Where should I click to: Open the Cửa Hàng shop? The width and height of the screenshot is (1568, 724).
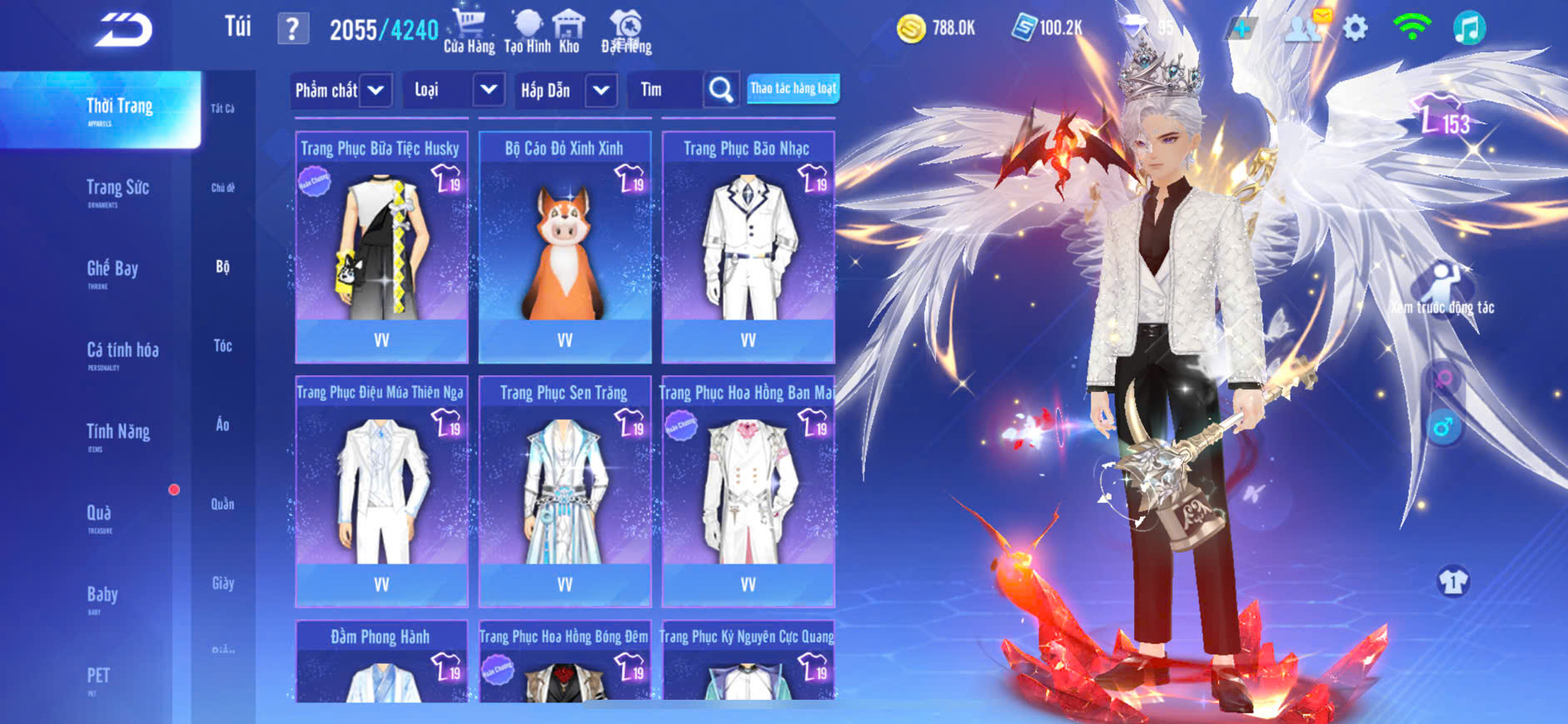tap(469, 31)
